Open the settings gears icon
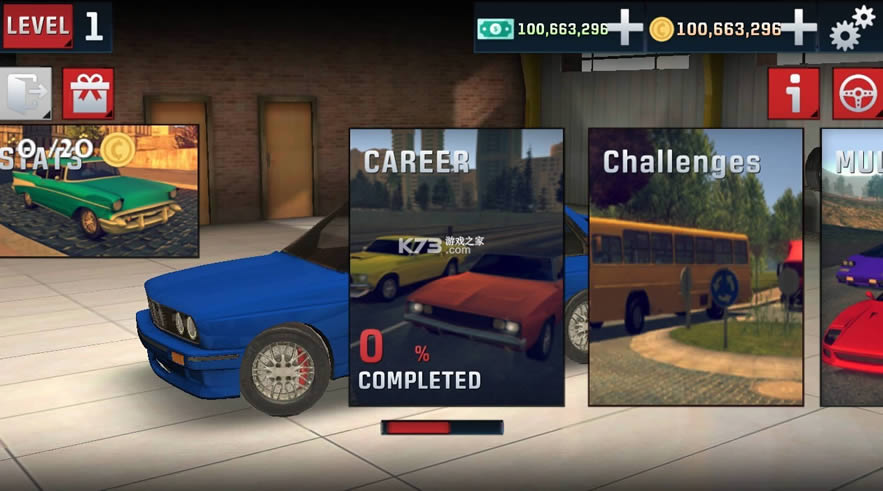Viewport: 883px width, 491px height. coord(851,27)
